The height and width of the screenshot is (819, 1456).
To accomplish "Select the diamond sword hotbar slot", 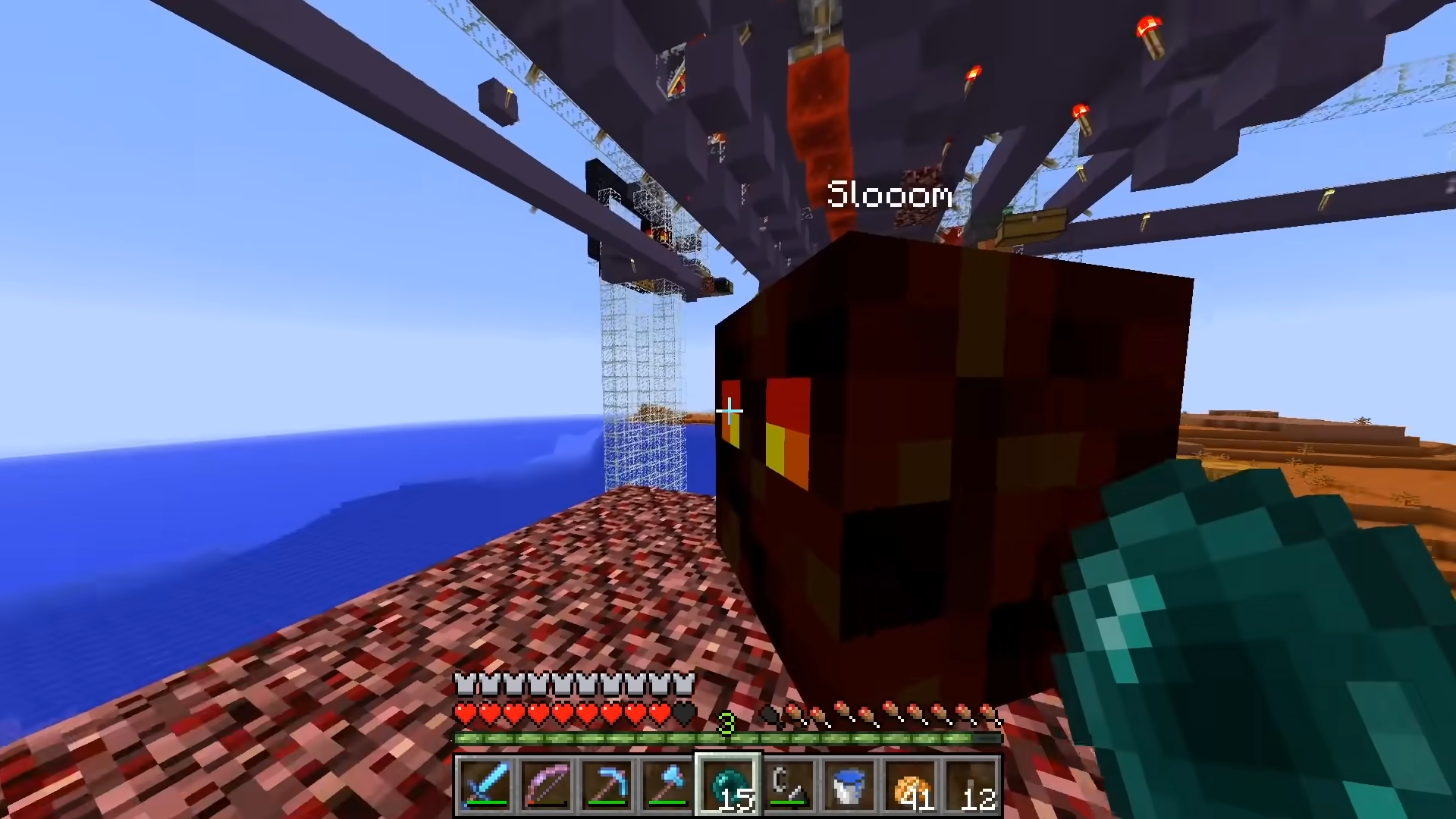I will tap(485, 786).
